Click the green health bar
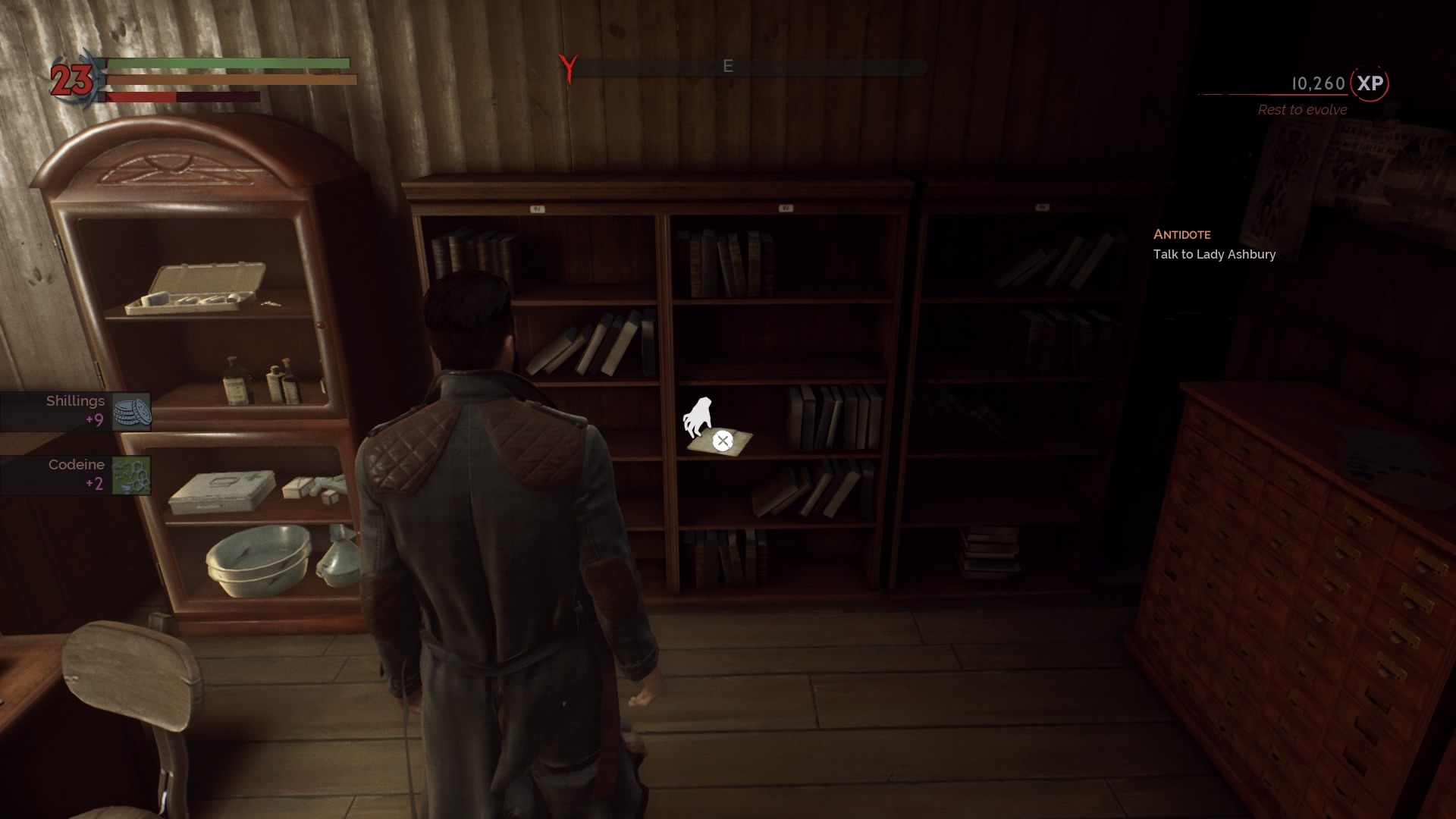The image size is (1456, 819). coord(227,64)
